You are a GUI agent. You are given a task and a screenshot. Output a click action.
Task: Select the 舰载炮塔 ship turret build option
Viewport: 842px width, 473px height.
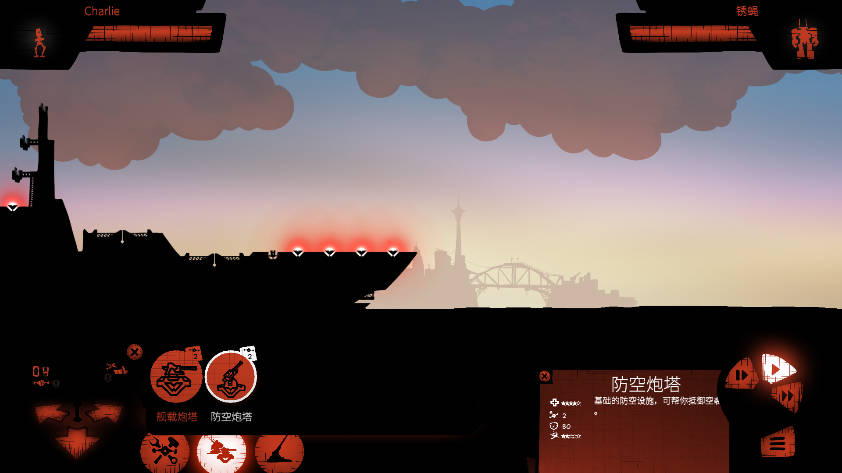pos(176,377)
